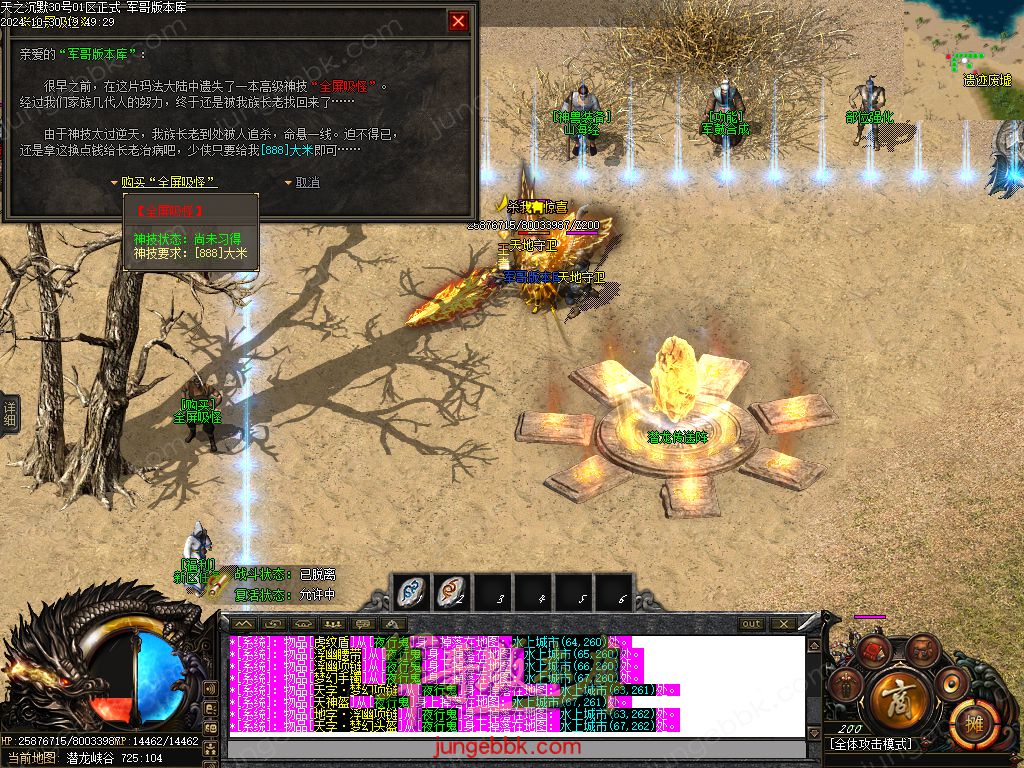Close the chat panel with its X
Viewport: 1024px width, 768px height.
(x=783, y=624)
